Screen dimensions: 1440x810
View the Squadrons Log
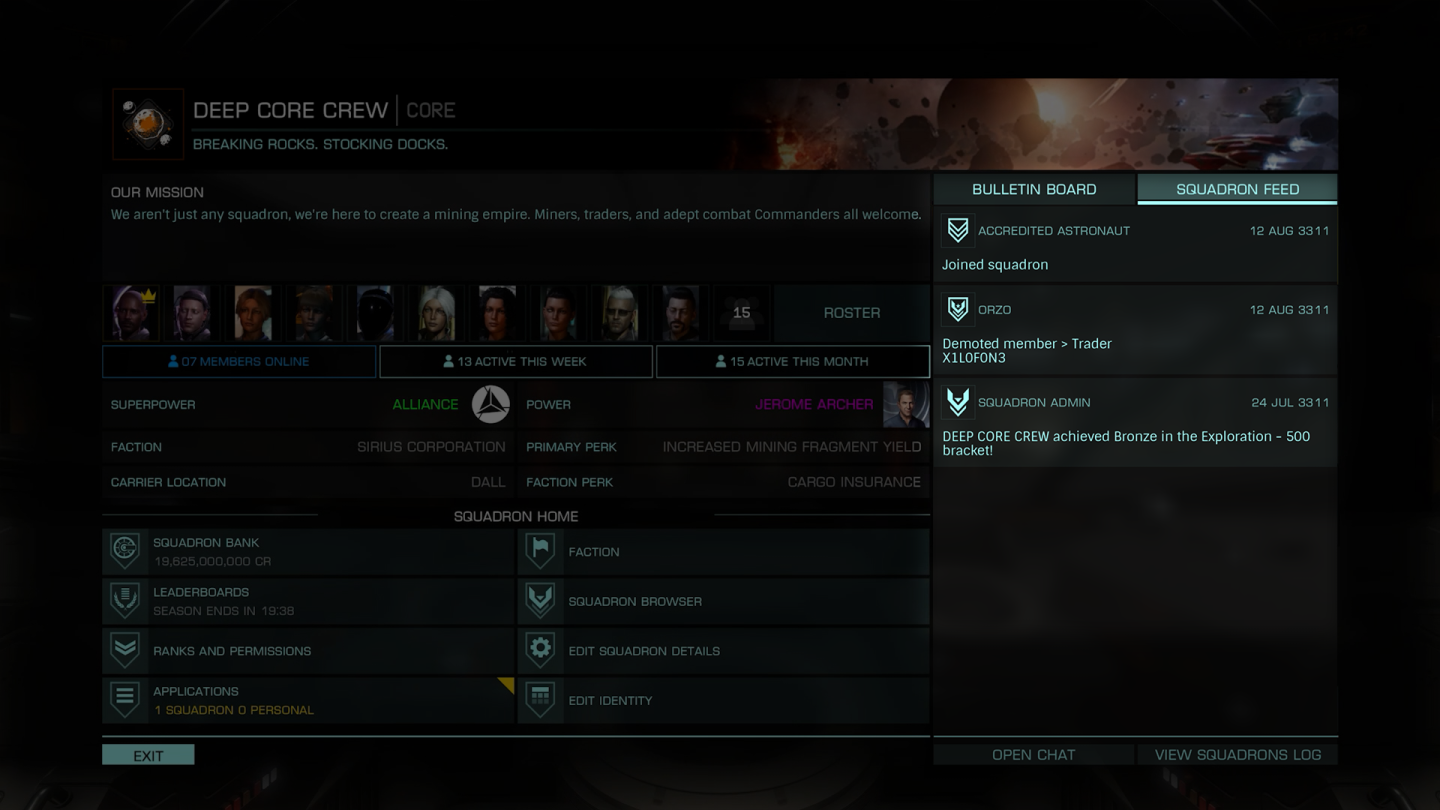[x=1237, y=755]
